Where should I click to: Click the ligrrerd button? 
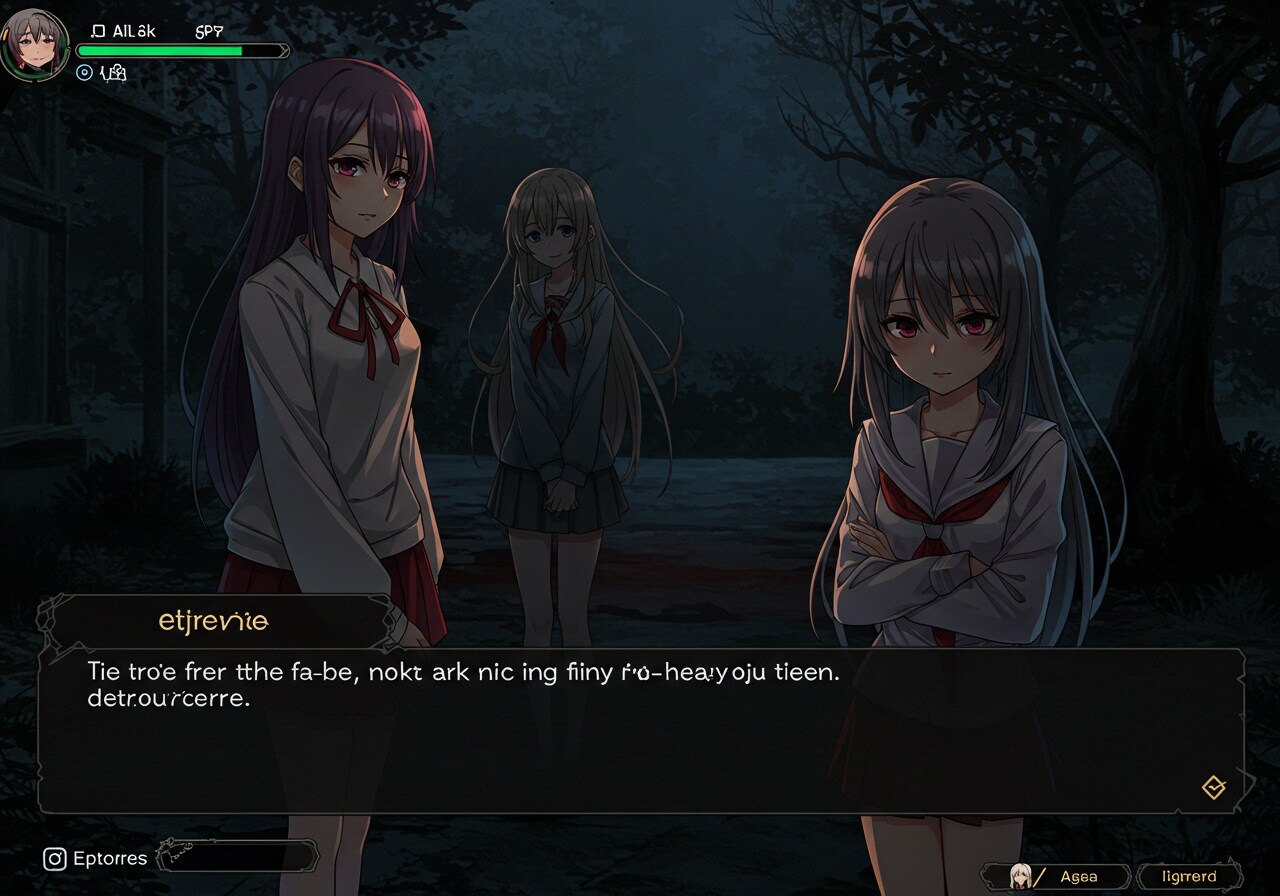1190,877
